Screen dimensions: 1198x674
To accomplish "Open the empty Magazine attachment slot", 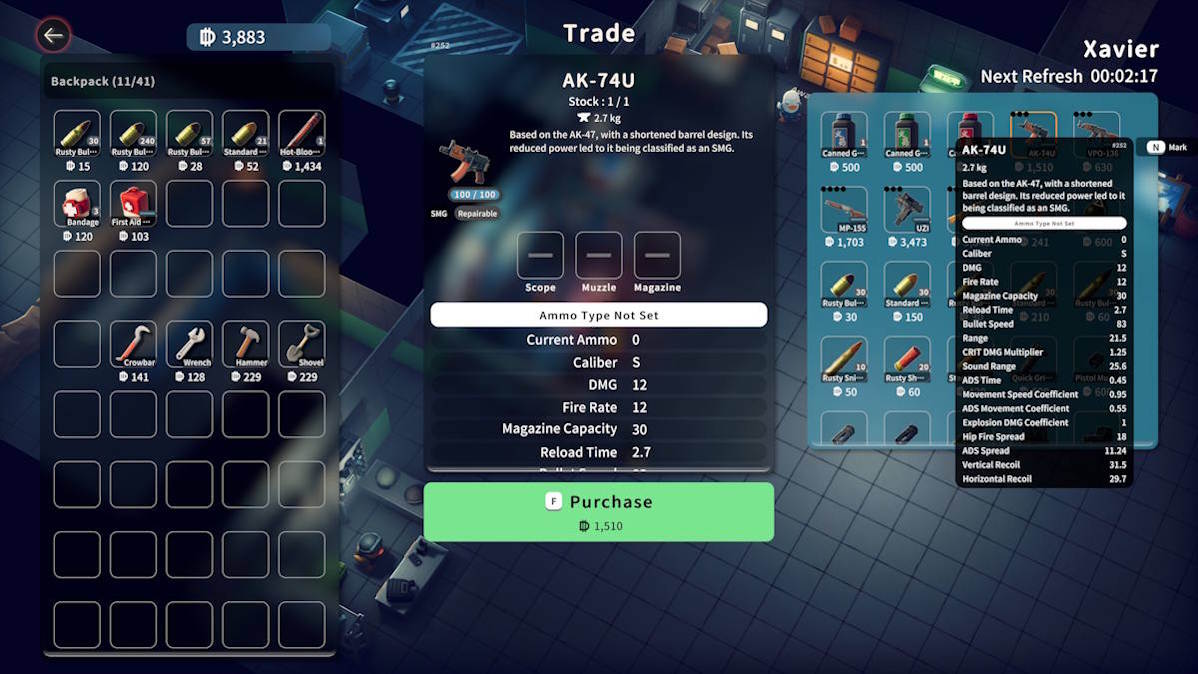I will tap(657, 256).
